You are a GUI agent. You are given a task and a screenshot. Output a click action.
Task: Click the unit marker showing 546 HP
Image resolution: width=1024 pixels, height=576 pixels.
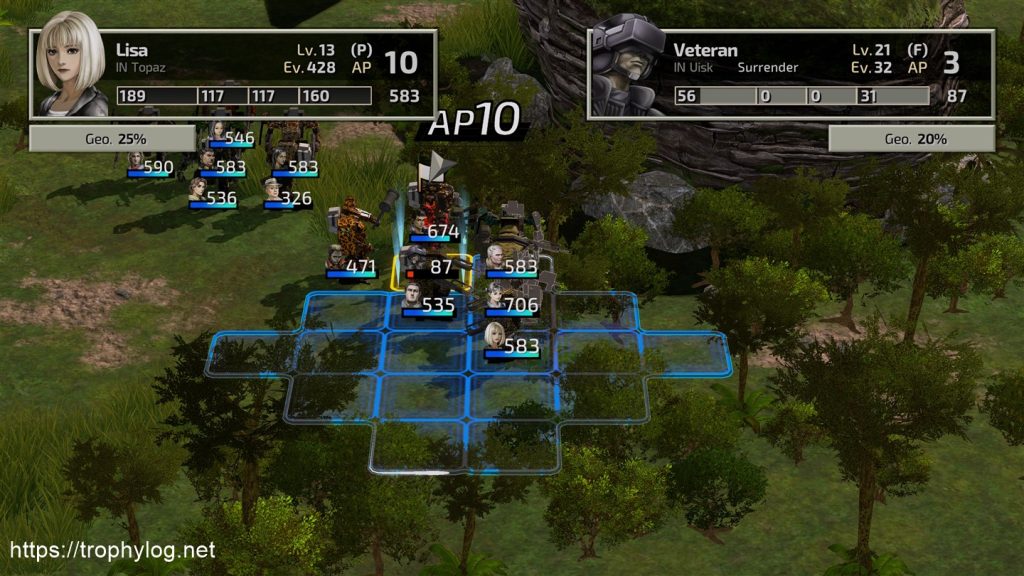point(230,137)
